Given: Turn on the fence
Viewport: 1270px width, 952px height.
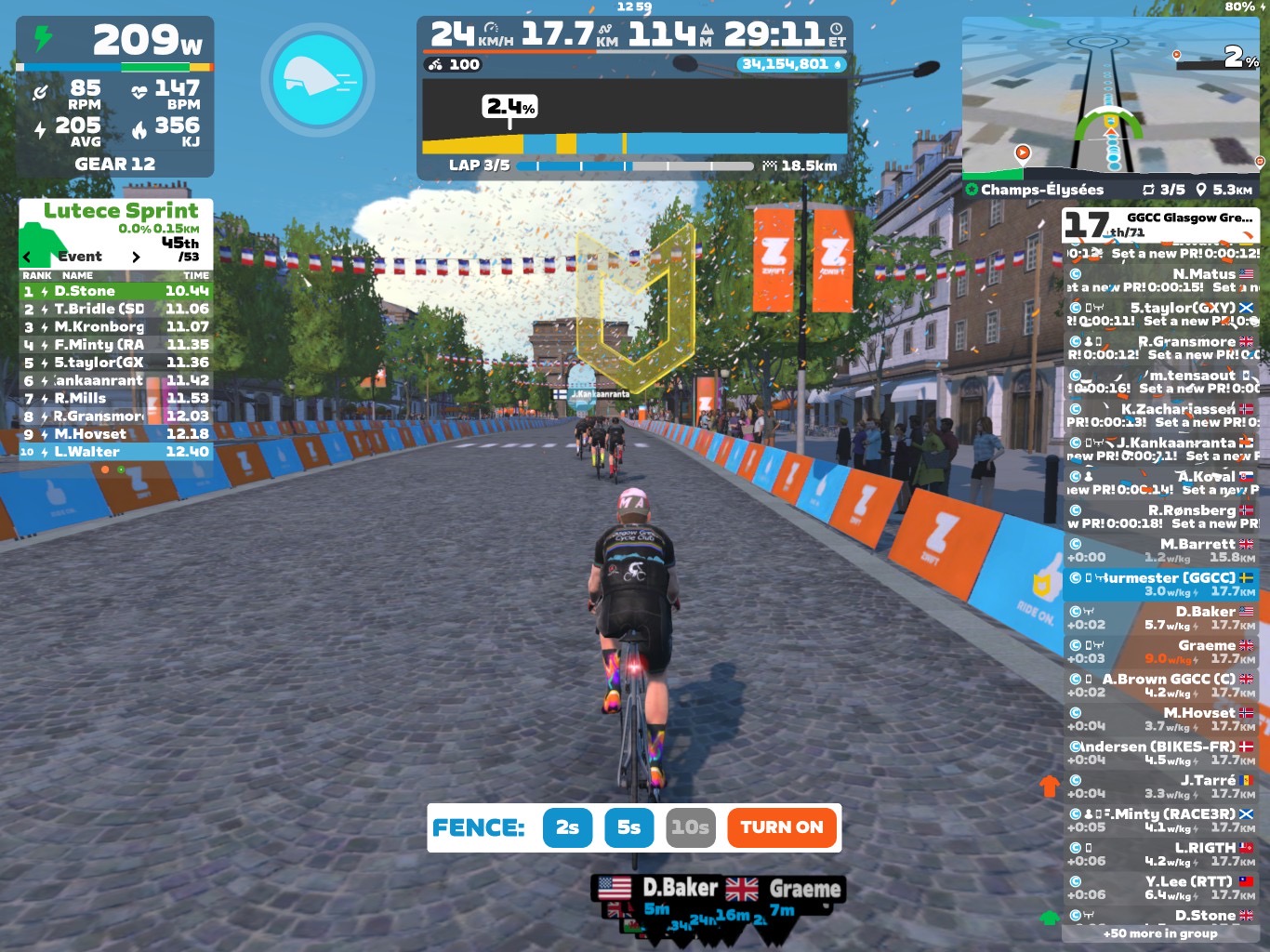Looking at the screenshot, I should pyautogui.click(x=781, y=827).
